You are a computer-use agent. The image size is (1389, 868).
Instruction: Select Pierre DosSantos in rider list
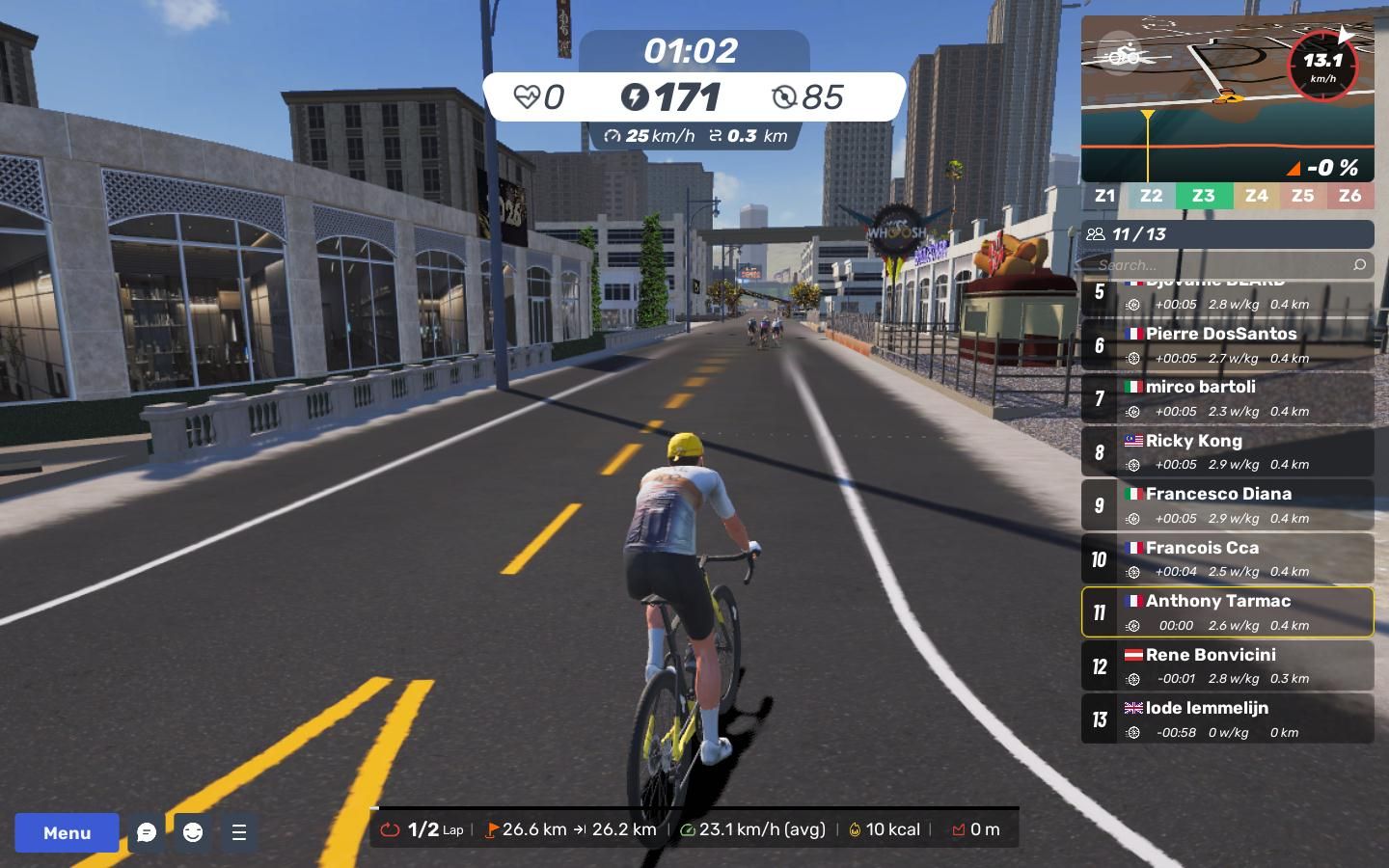pyautogui.click(x=1227, y=344)
